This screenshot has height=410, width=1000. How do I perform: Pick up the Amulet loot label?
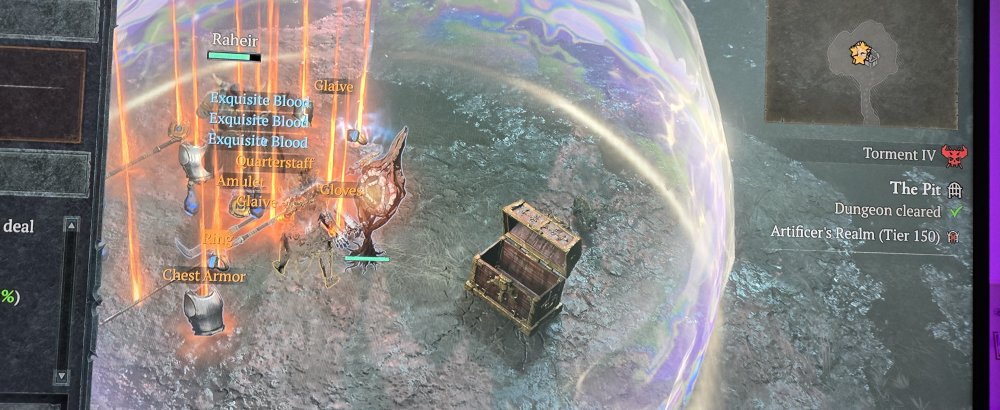[240, 181]
